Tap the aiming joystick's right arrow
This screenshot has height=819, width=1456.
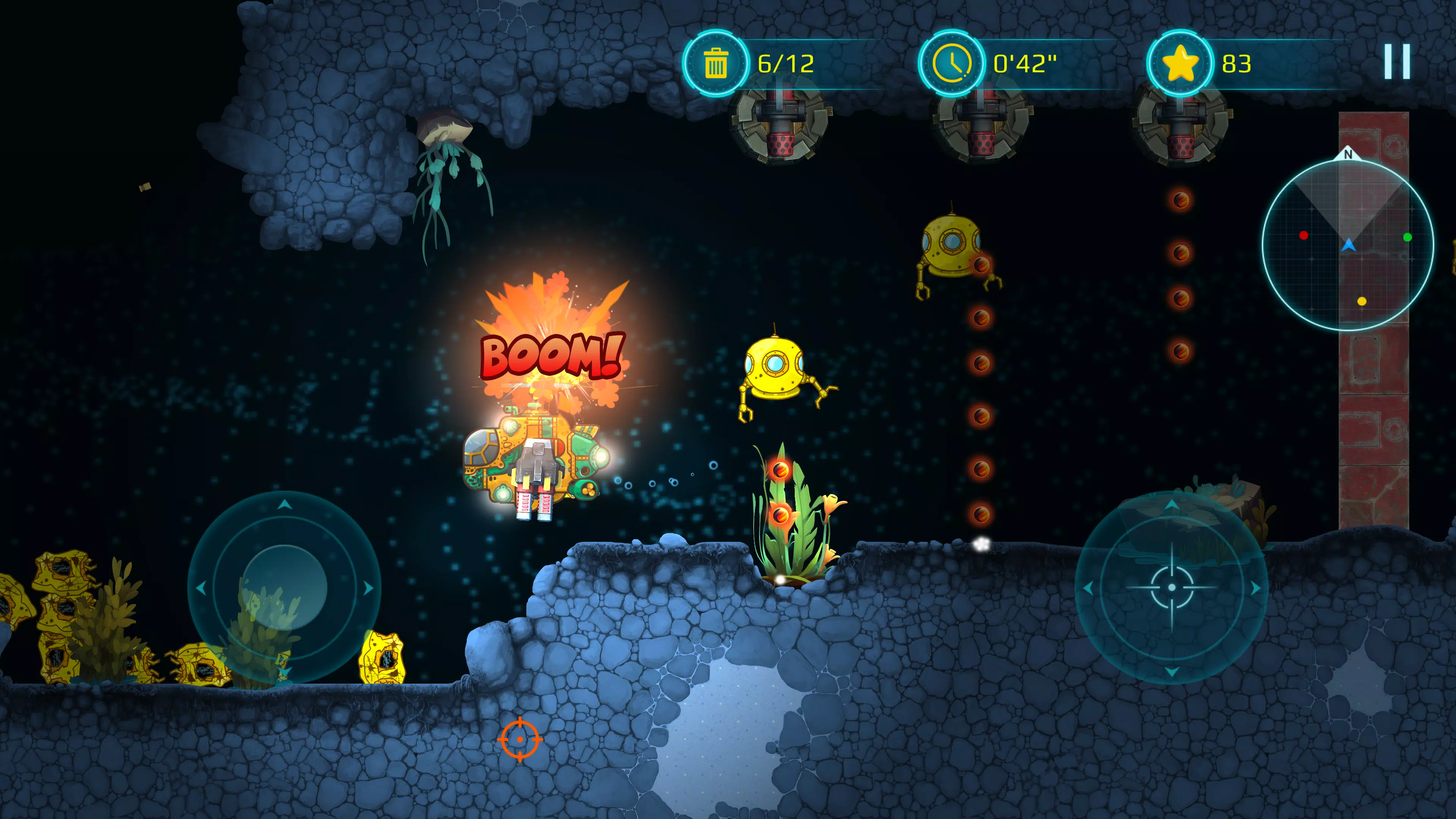(x=1255, y=588)
